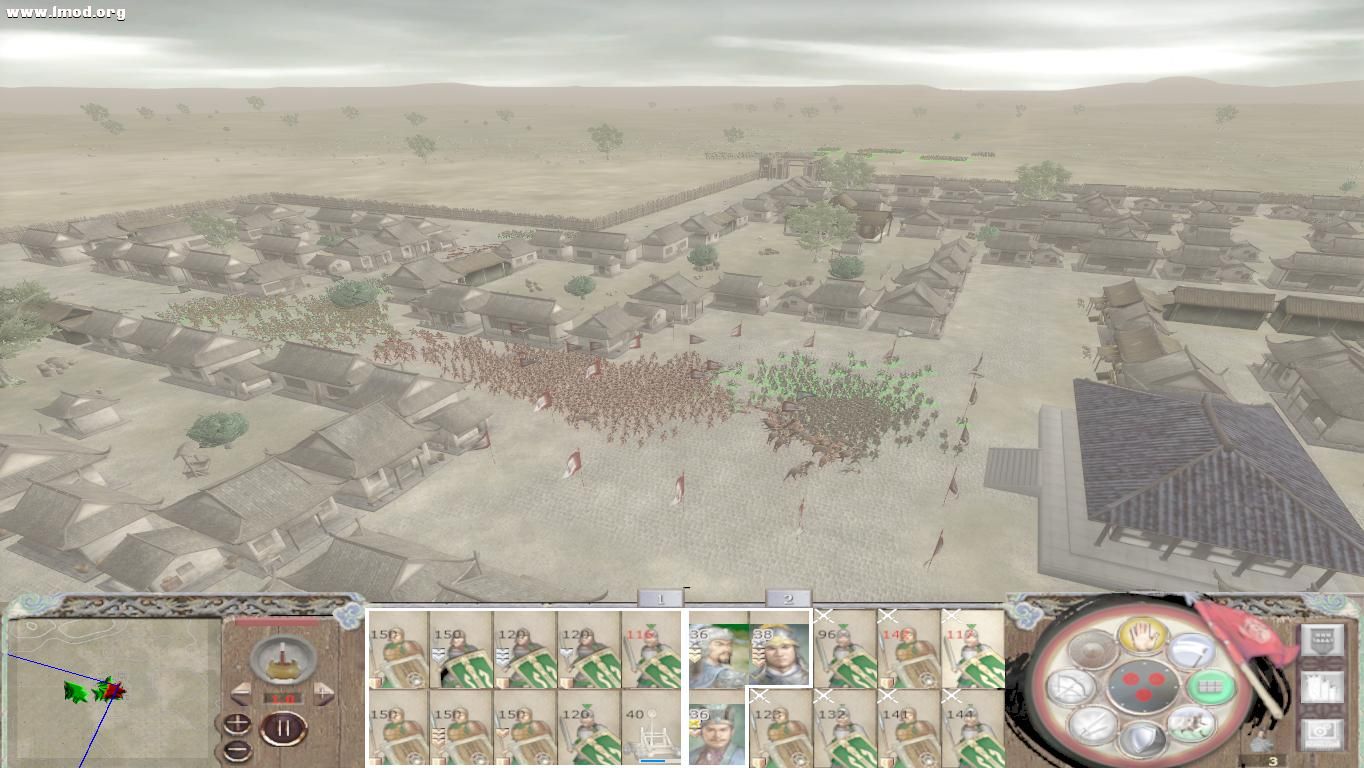Zoom the minimap out with the minus button

[x=236, y=750]
